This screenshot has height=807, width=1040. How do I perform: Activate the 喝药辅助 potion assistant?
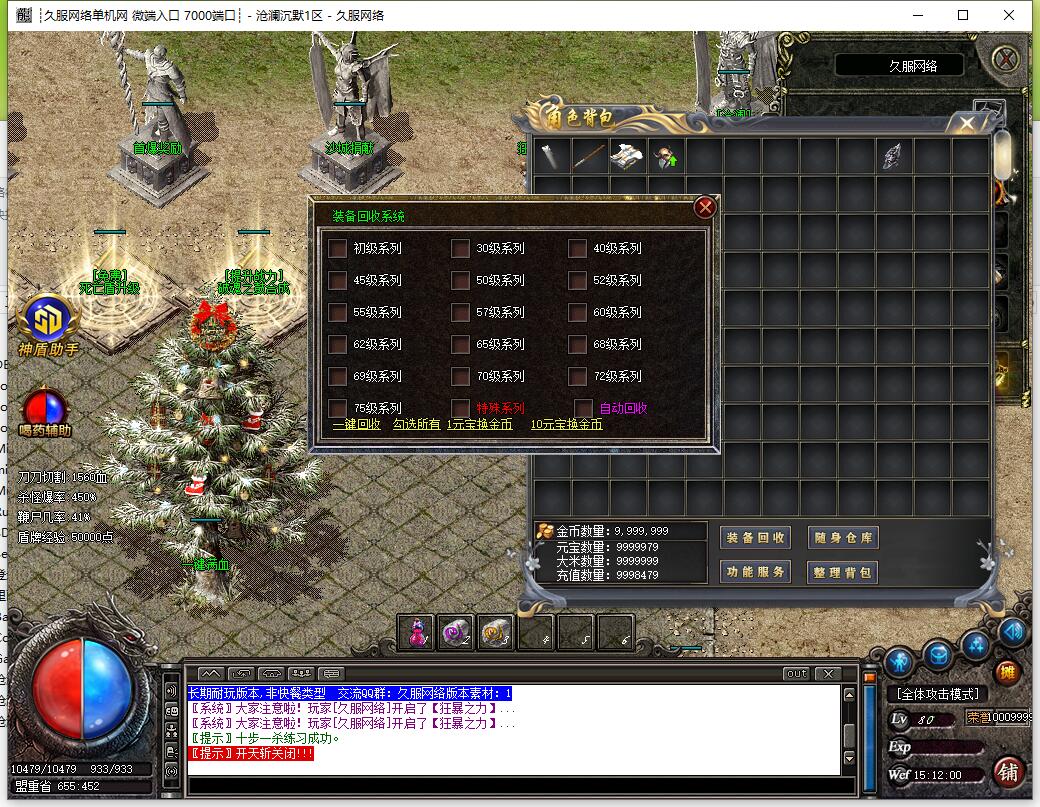click(45, 408)
